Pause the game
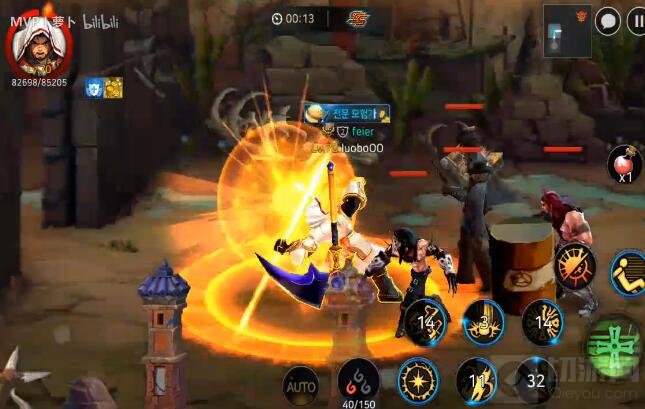Screen dimensions: 645x409 (x=636, y=22)
